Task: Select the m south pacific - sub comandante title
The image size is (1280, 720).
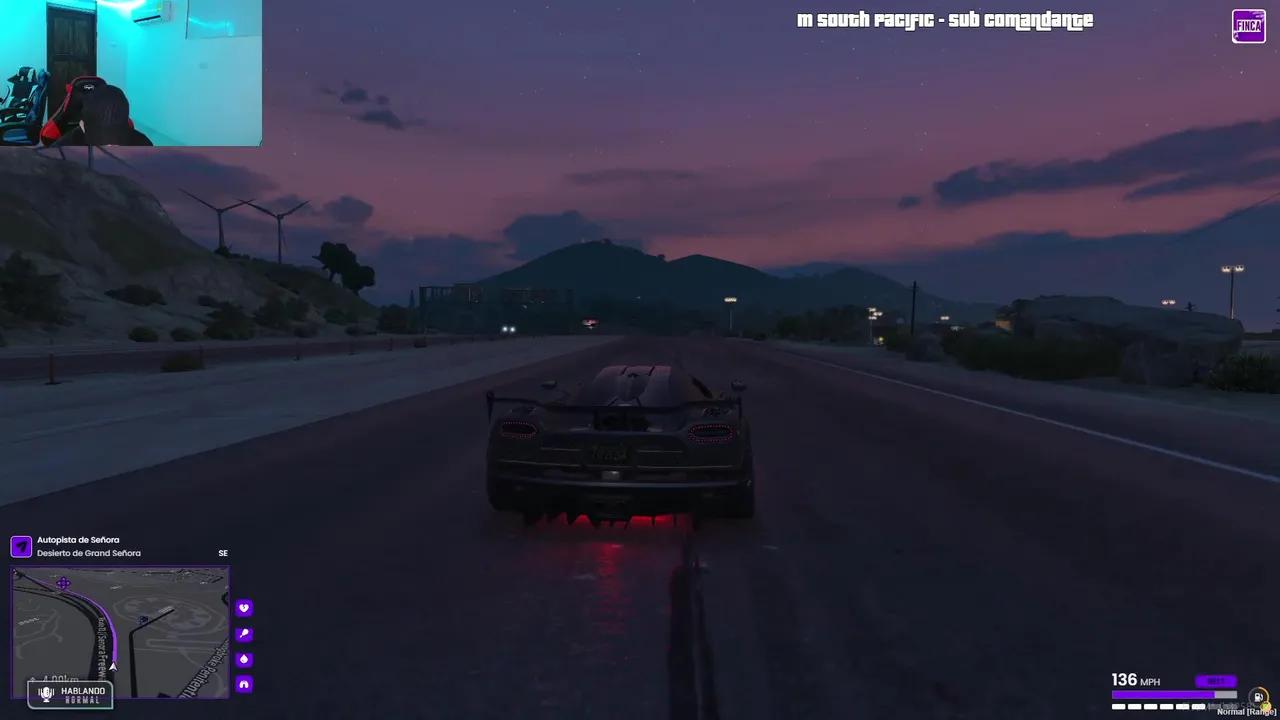Action: [x=944, y=19]
